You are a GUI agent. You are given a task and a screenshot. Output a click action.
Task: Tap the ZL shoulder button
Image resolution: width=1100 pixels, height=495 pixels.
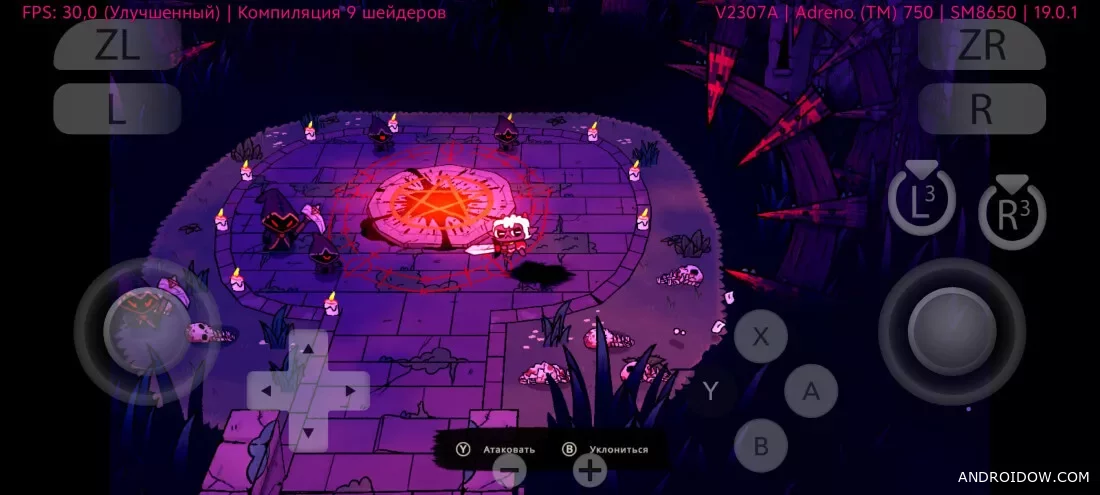click(x=117, y=46)
